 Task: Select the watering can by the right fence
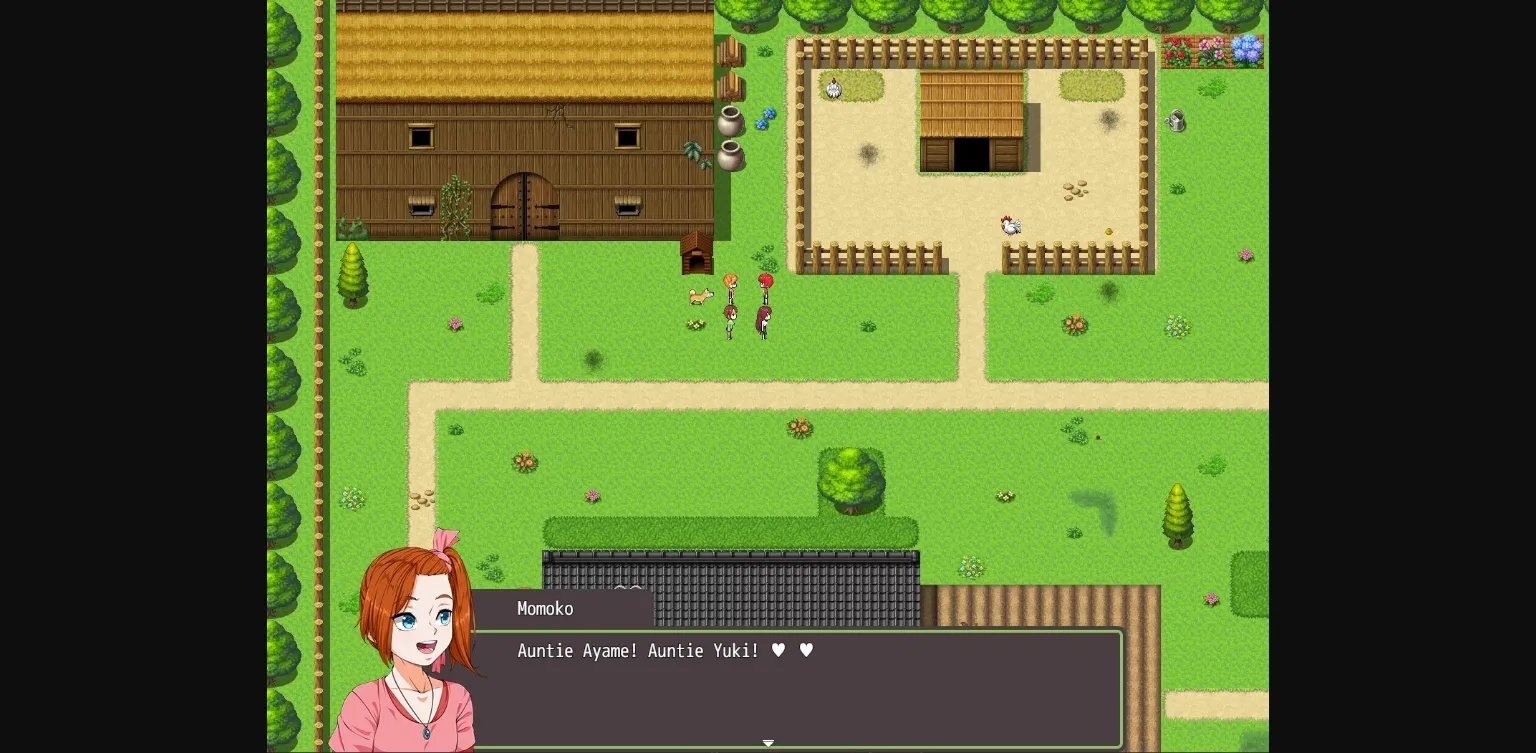click(1175, 120)
